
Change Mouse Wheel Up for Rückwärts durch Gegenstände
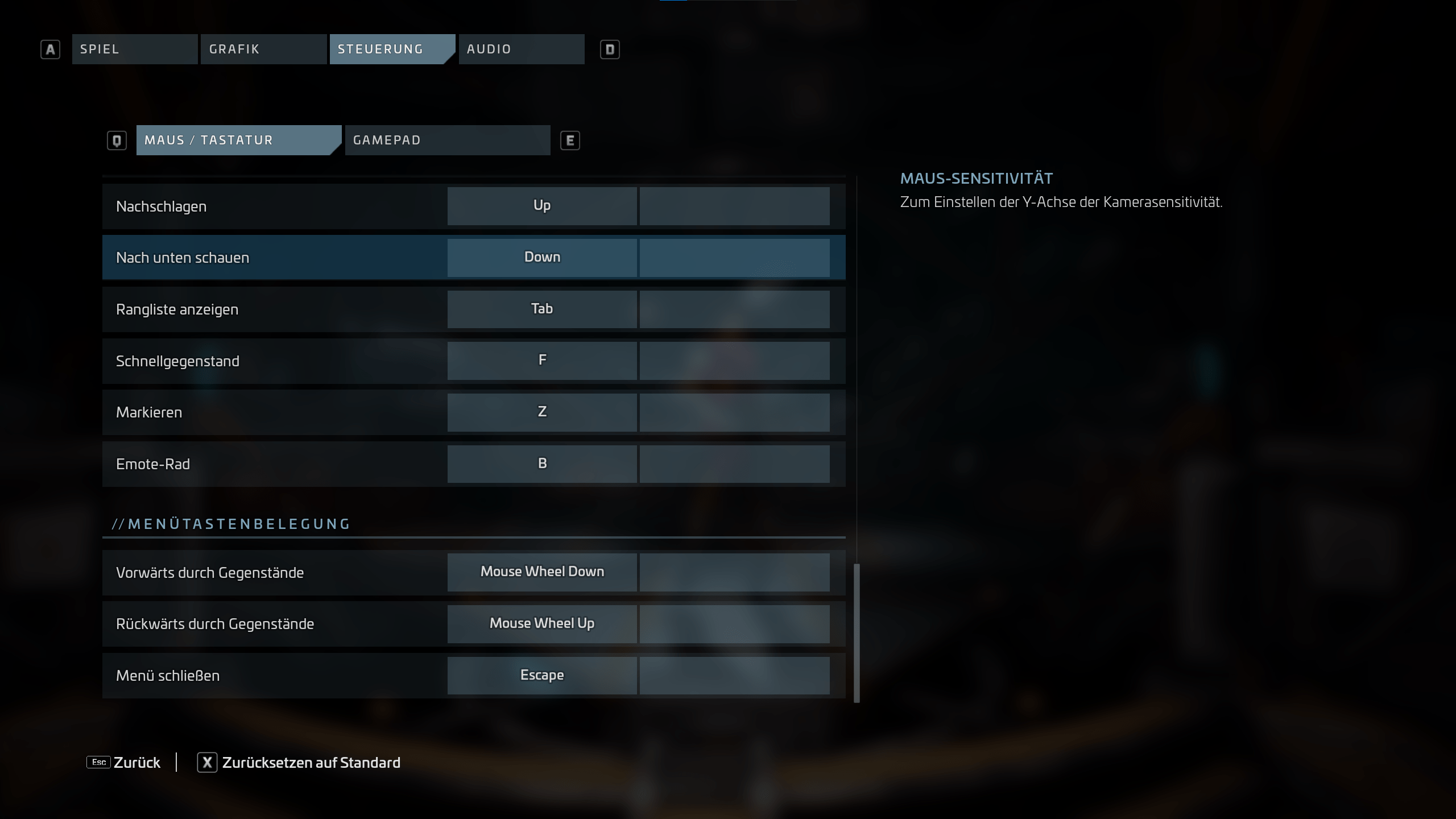coord(541,624)
